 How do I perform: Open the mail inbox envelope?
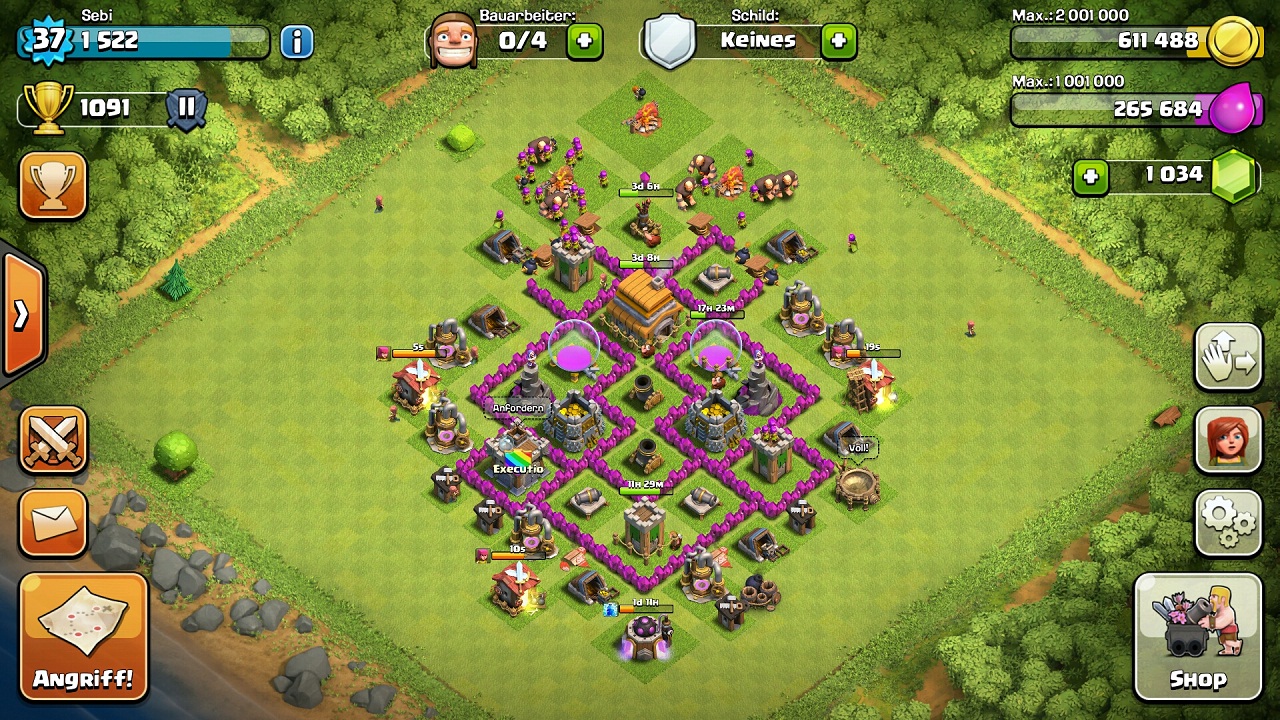(x=52, y=521)
